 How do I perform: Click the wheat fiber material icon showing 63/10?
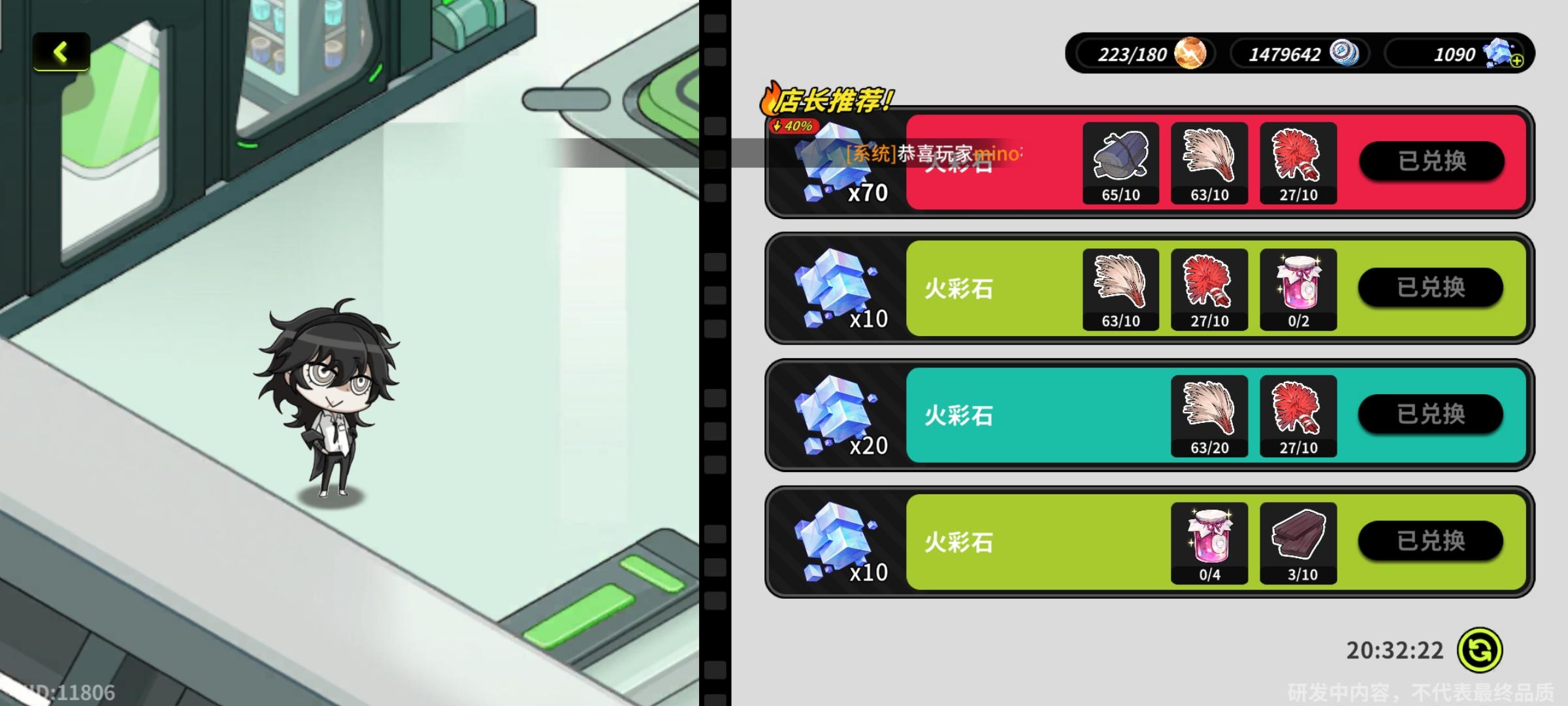pos(1209,160)
